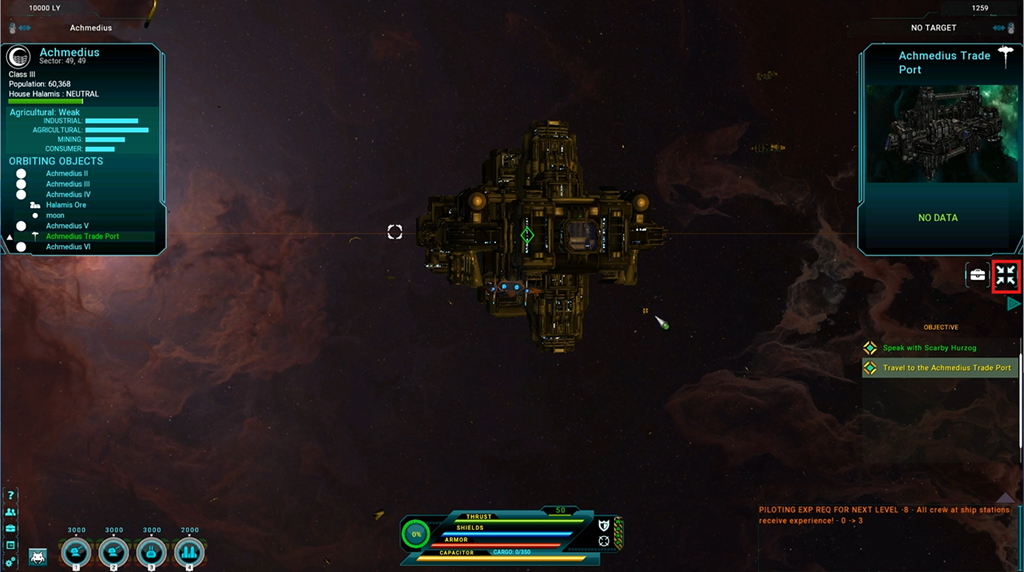
Task: Select Achmedius II in orbiting objects list
Action: 66,173
